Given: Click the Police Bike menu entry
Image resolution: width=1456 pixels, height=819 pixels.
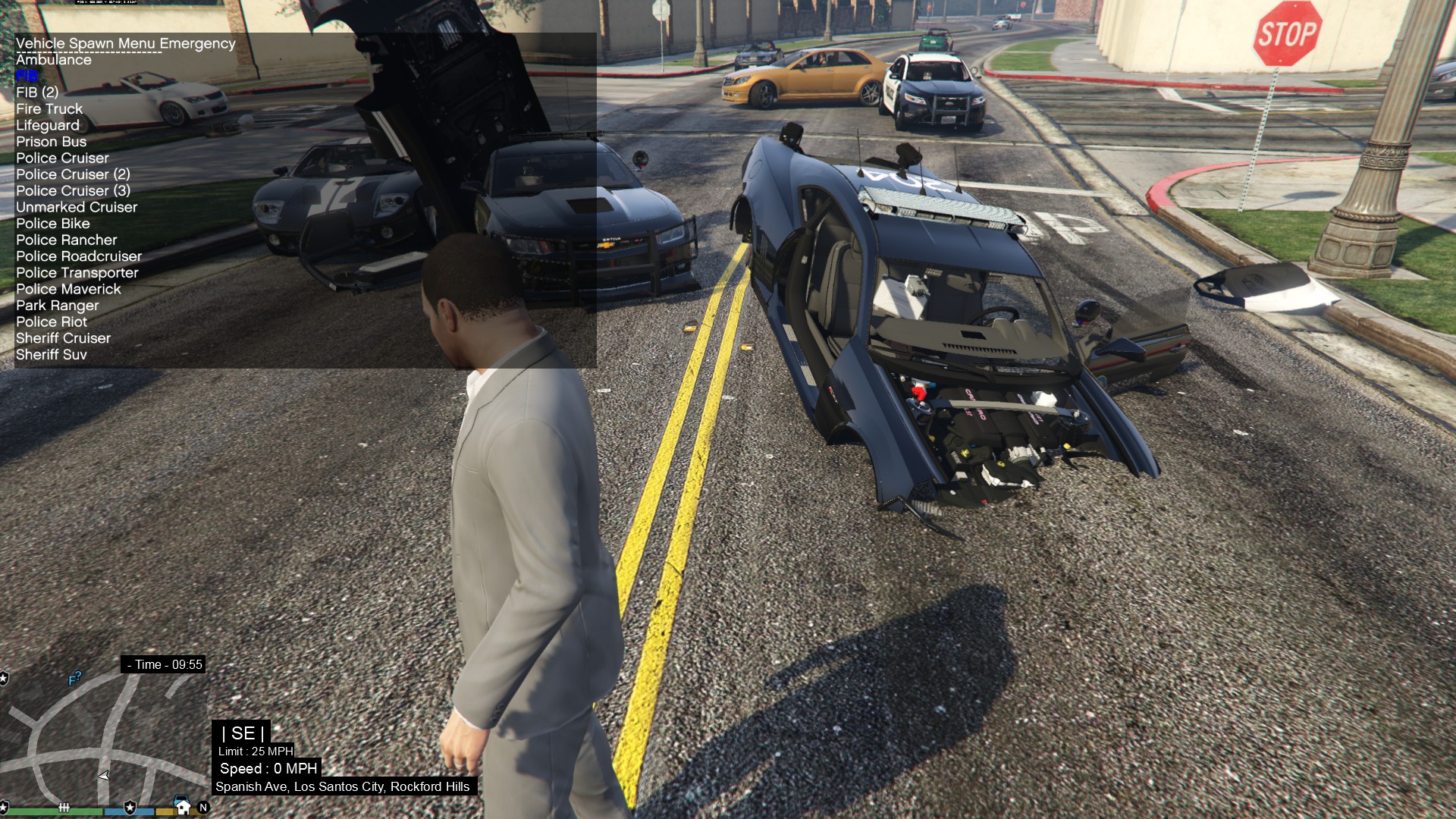Looking at the screenshot, I should point(52,224).
